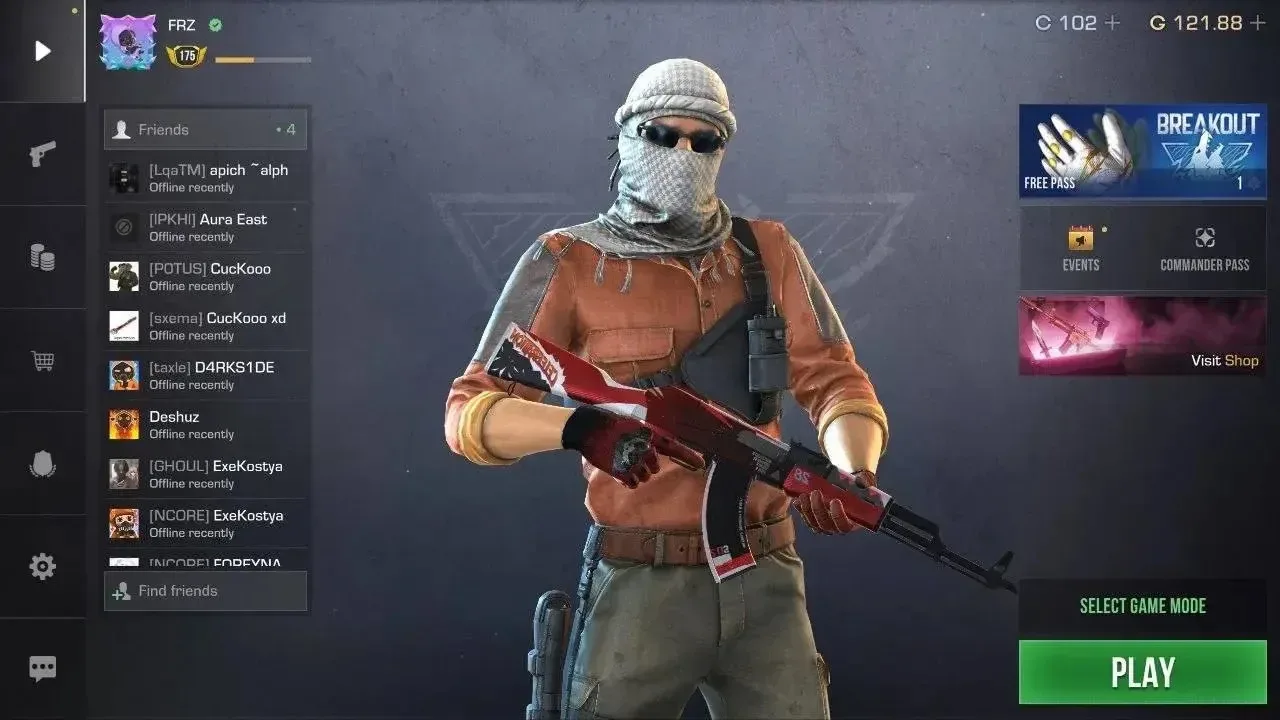
Task: Open the laurel badge clan tab
Action: [42, 464]
